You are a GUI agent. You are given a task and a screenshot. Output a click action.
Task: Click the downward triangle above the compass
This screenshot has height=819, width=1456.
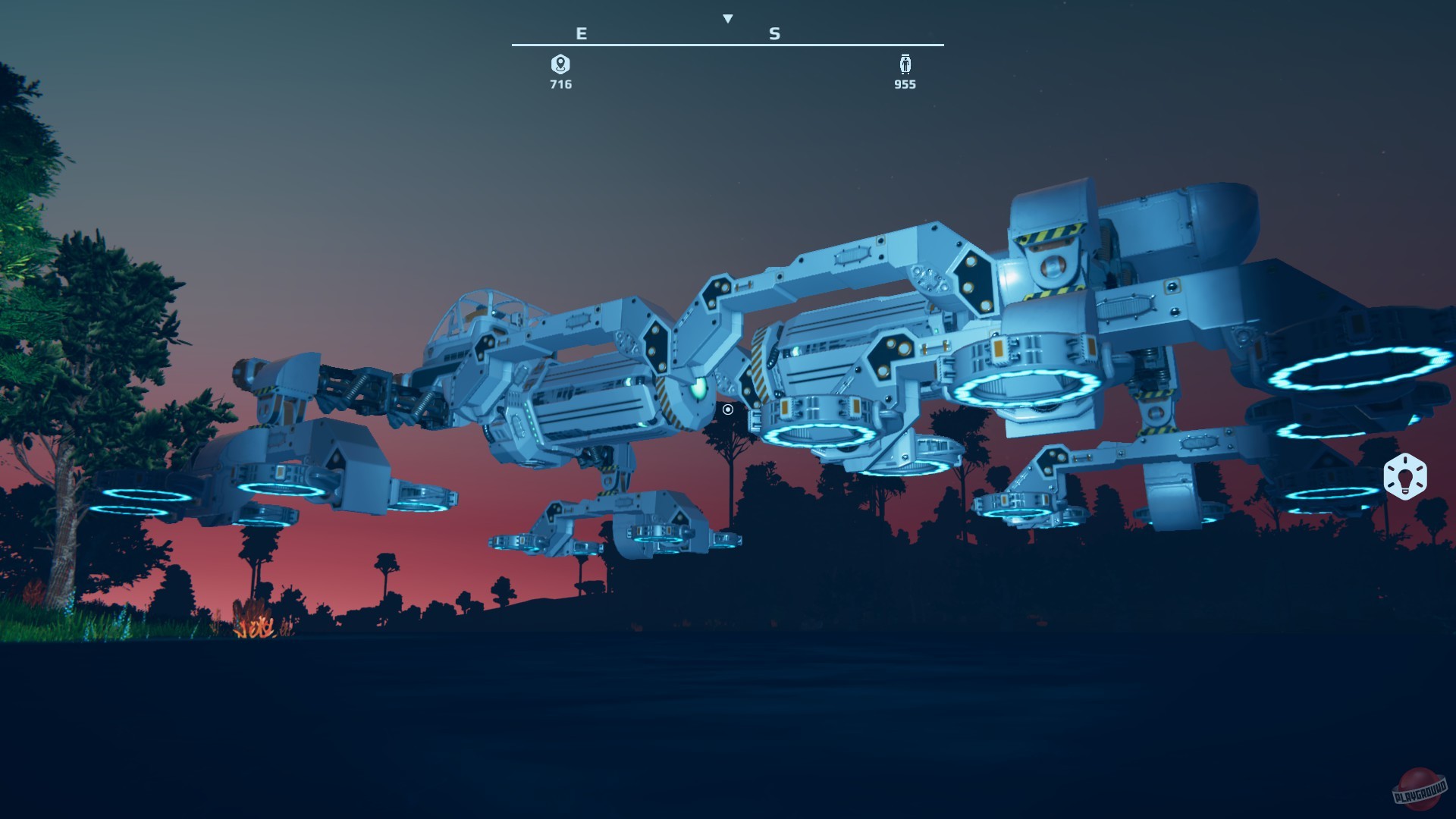coord(728,17)
